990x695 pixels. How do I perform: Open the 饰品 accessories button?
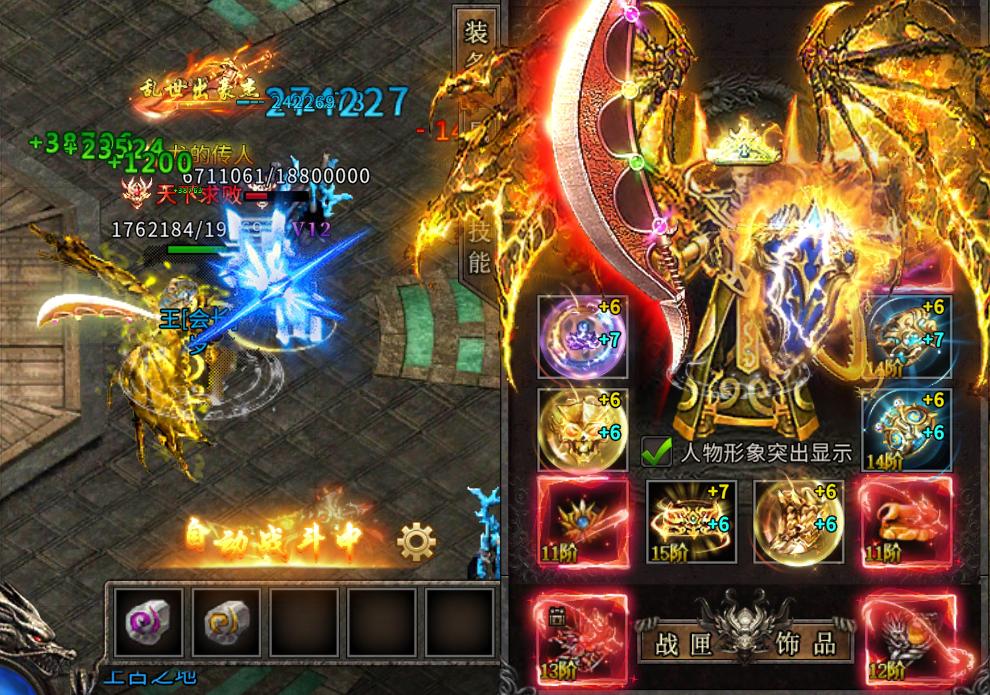[810, 642]
